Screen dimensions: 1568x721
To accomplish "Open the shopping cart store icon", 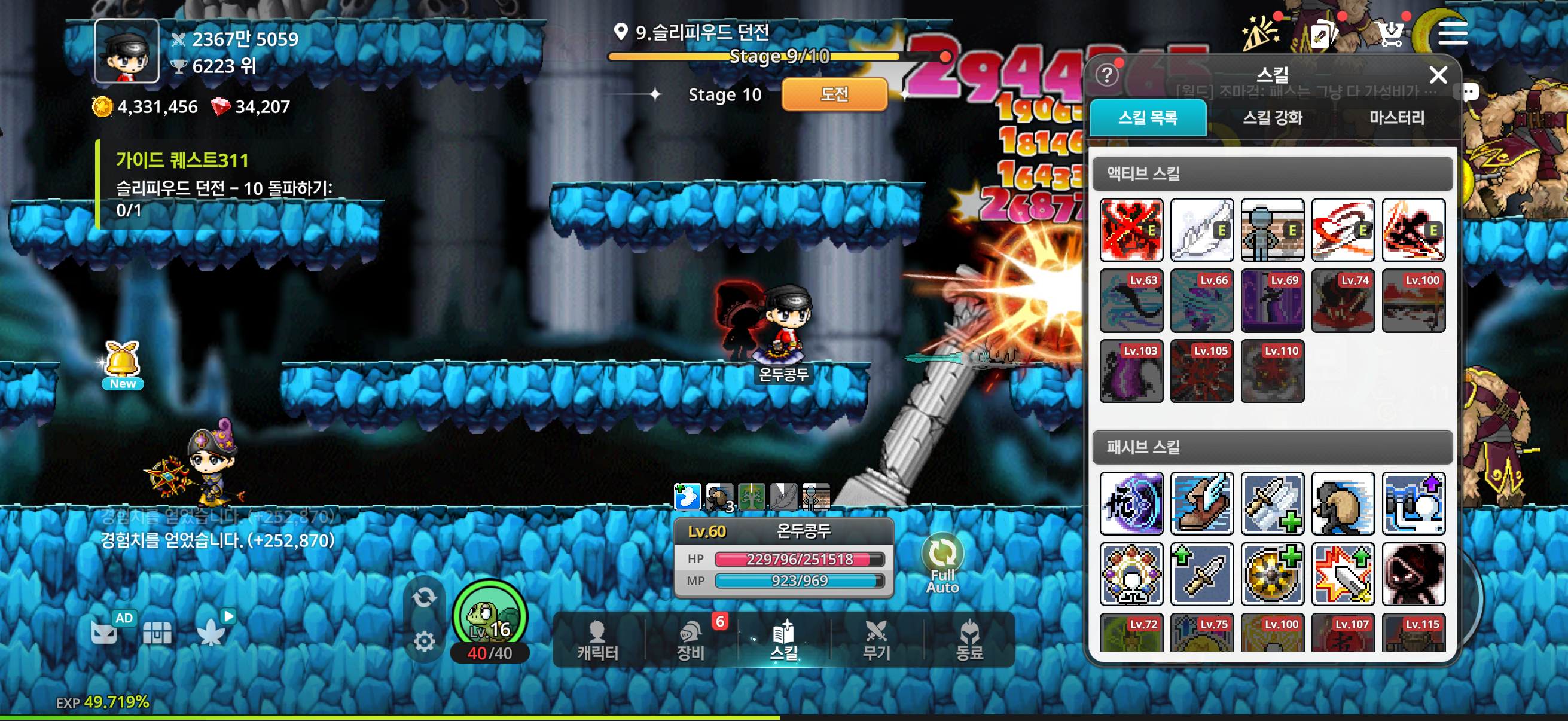I will point(1390,33).
